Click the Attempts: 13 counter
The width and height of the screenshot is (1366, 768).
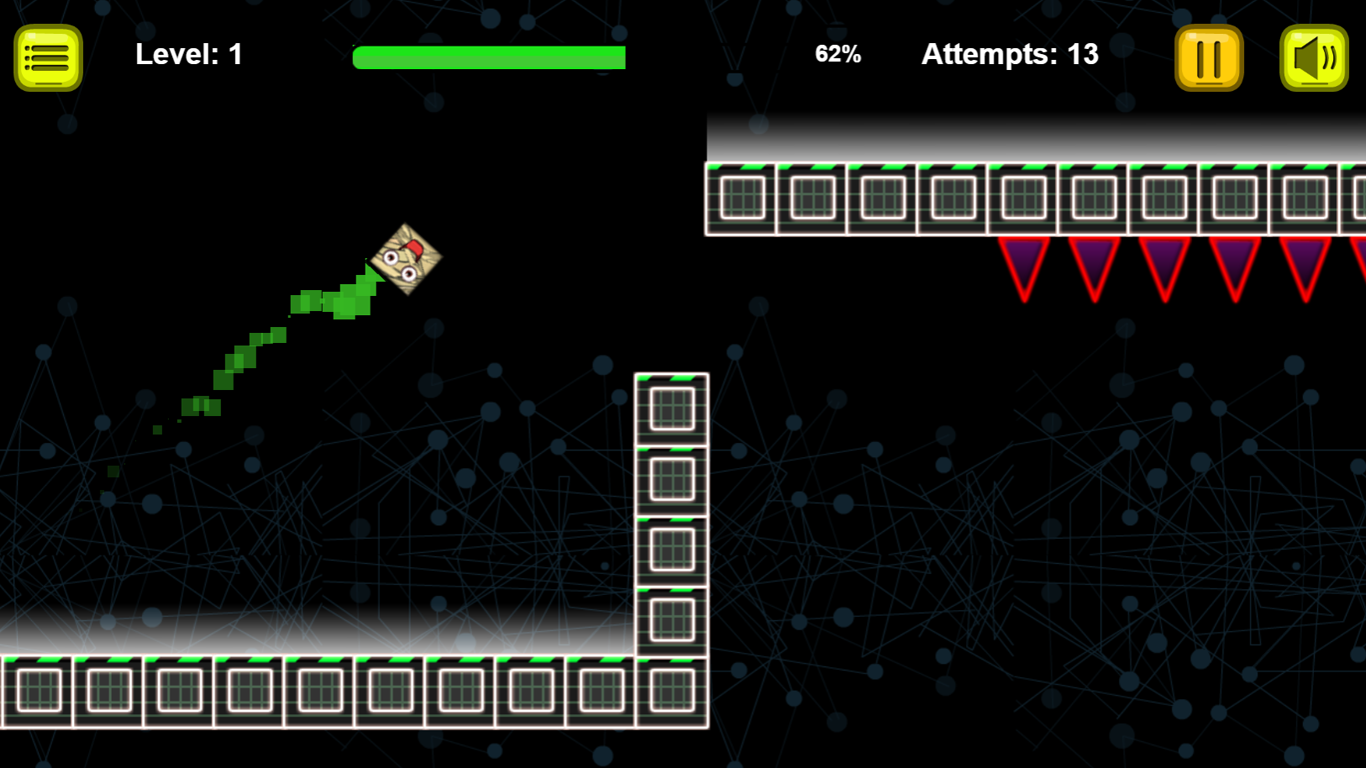(1008, 55)
